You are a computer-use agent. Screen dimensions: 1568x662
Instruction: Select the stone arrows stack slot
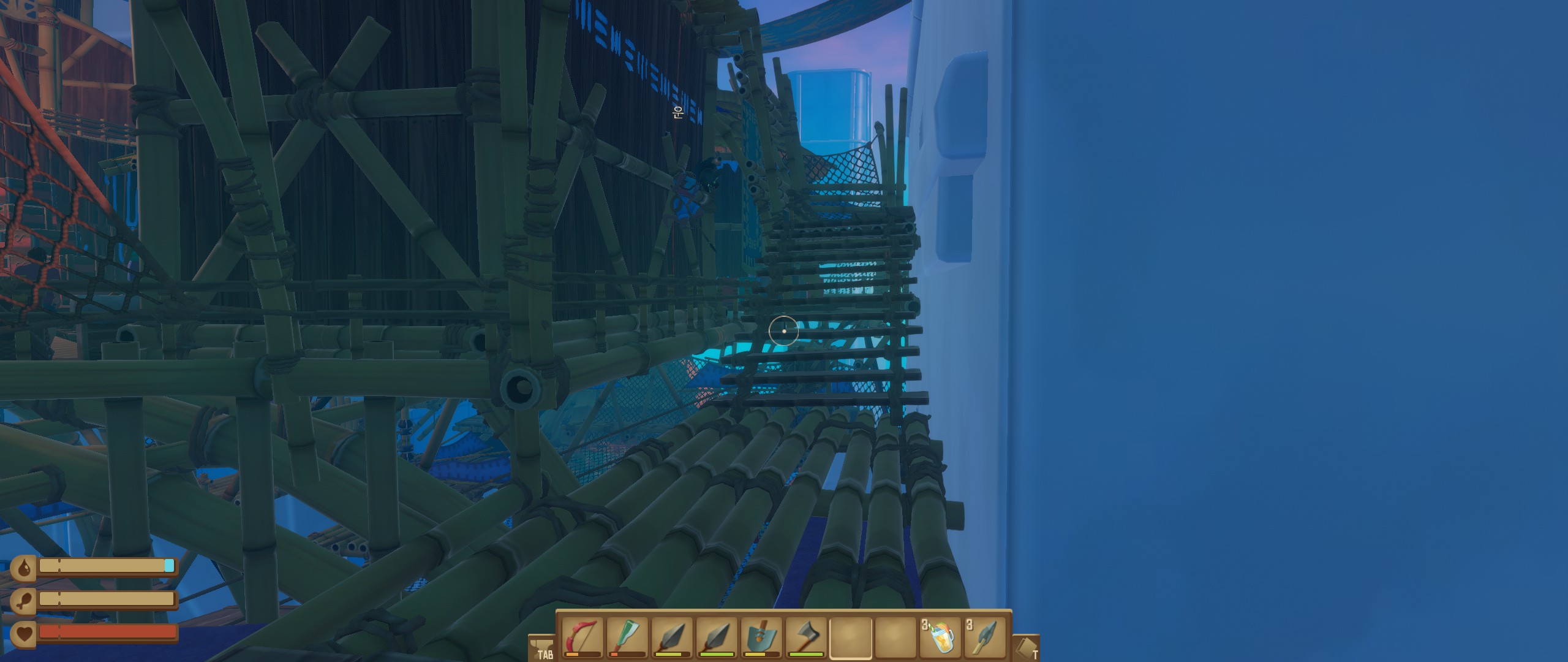pos(985,637)
